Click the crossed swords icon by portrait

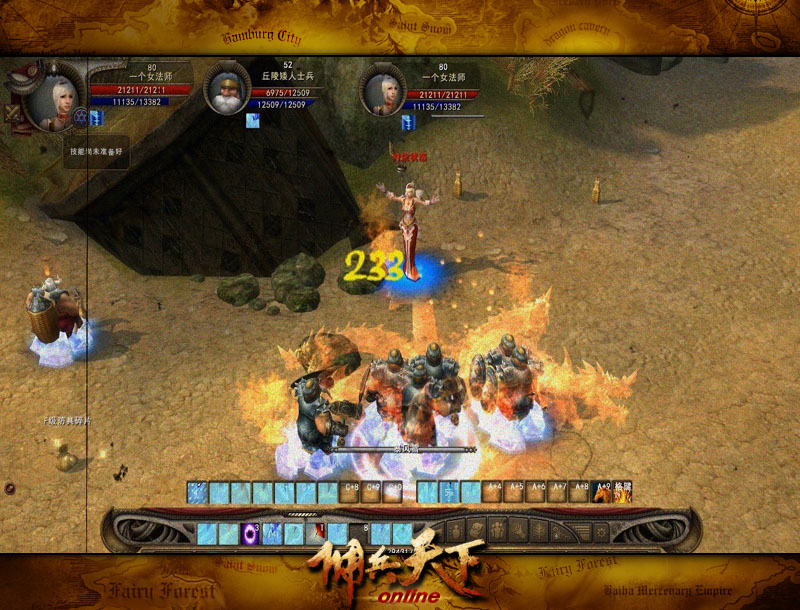pyautogui.click(x=13, y=112)
